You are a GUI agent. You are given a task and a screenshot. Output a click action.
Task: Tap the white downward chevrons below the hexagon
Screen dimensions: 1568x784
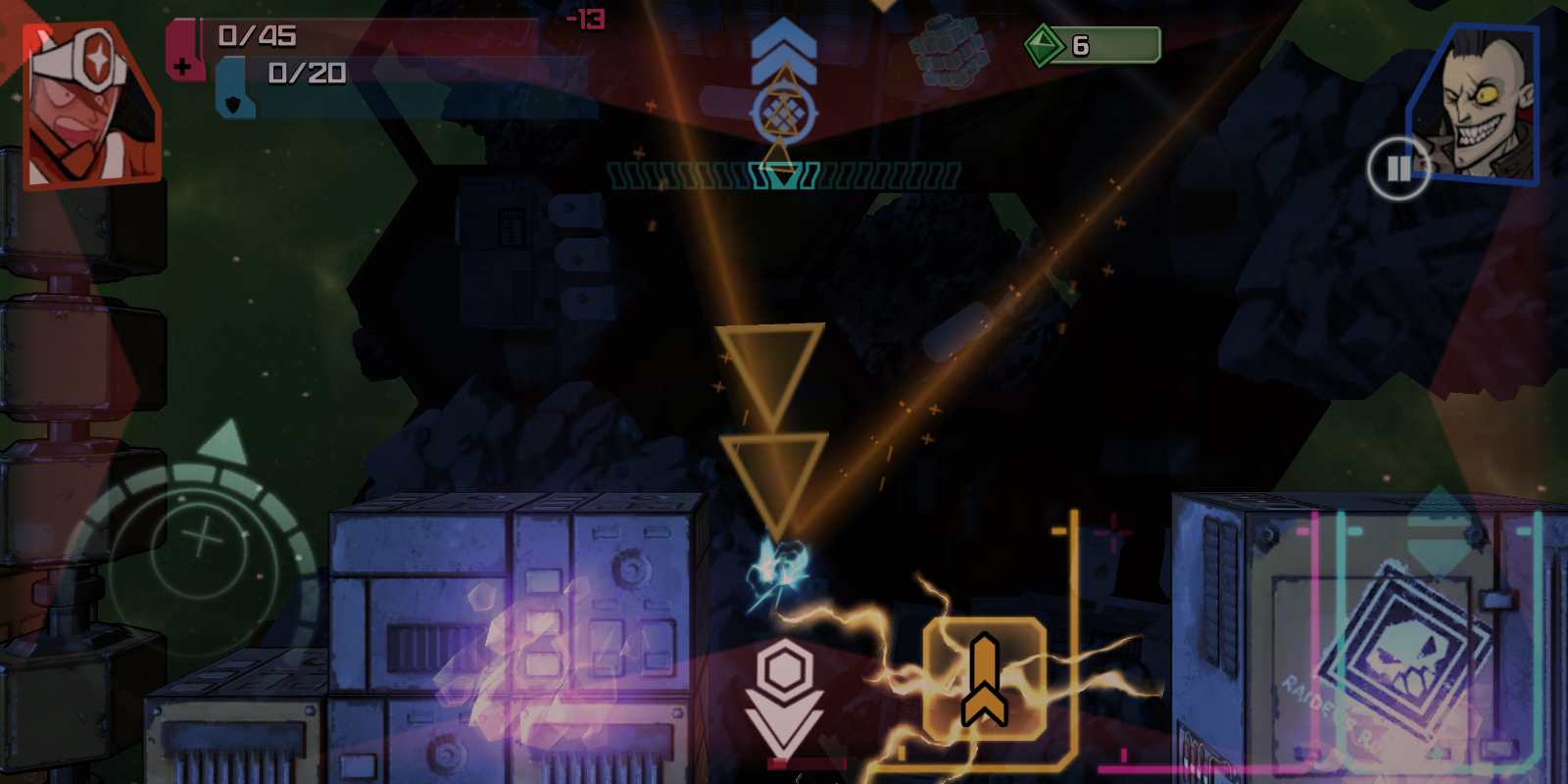781,720
